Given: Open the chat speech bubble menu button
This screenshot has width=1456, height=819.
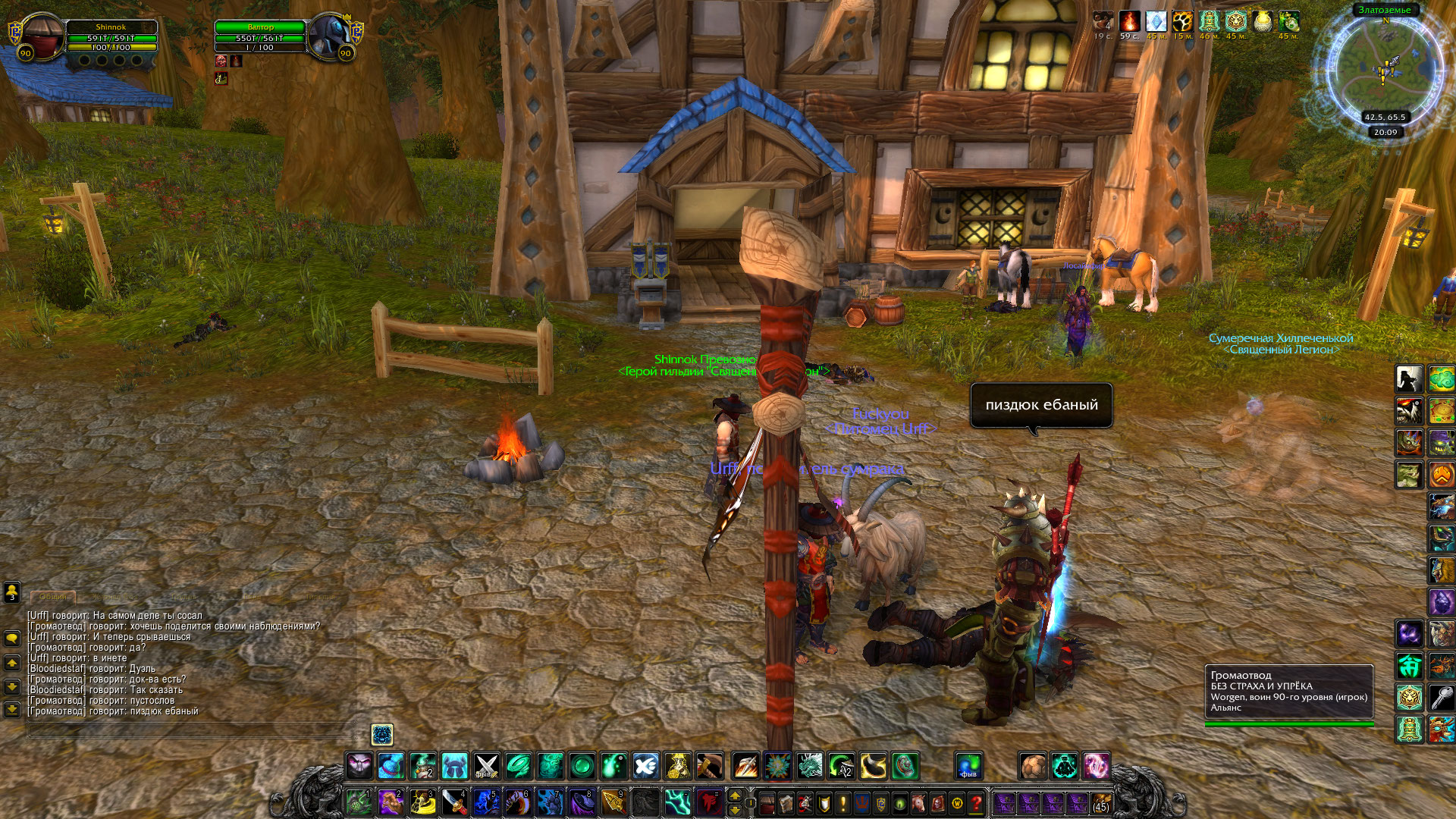Looking at the screenshot, I should (x=12, y=639).
